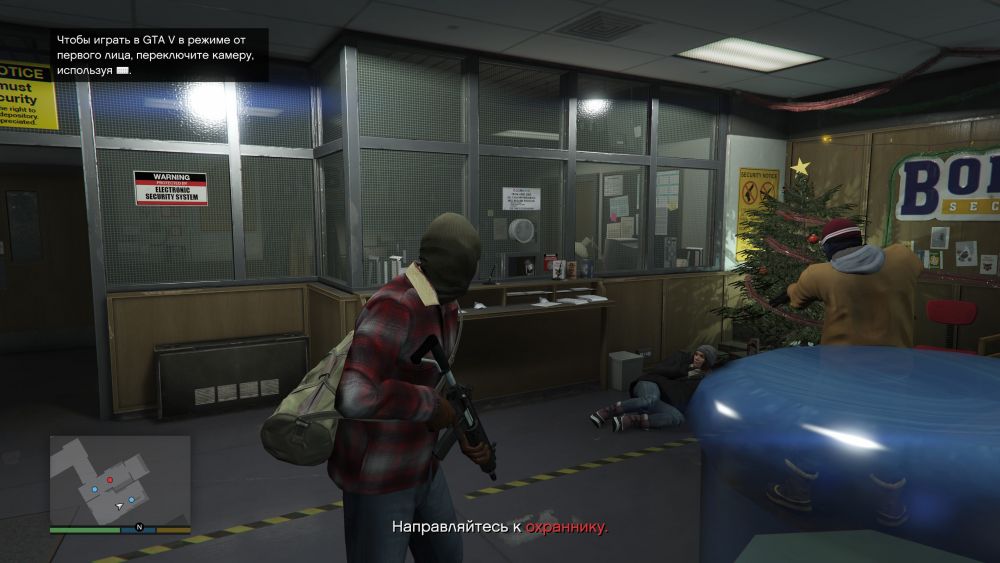This screenshot has width=1000, height=563.
Task: Select the red guard blip on minimap
Action: pyautogui.click(x=111, y=480)
